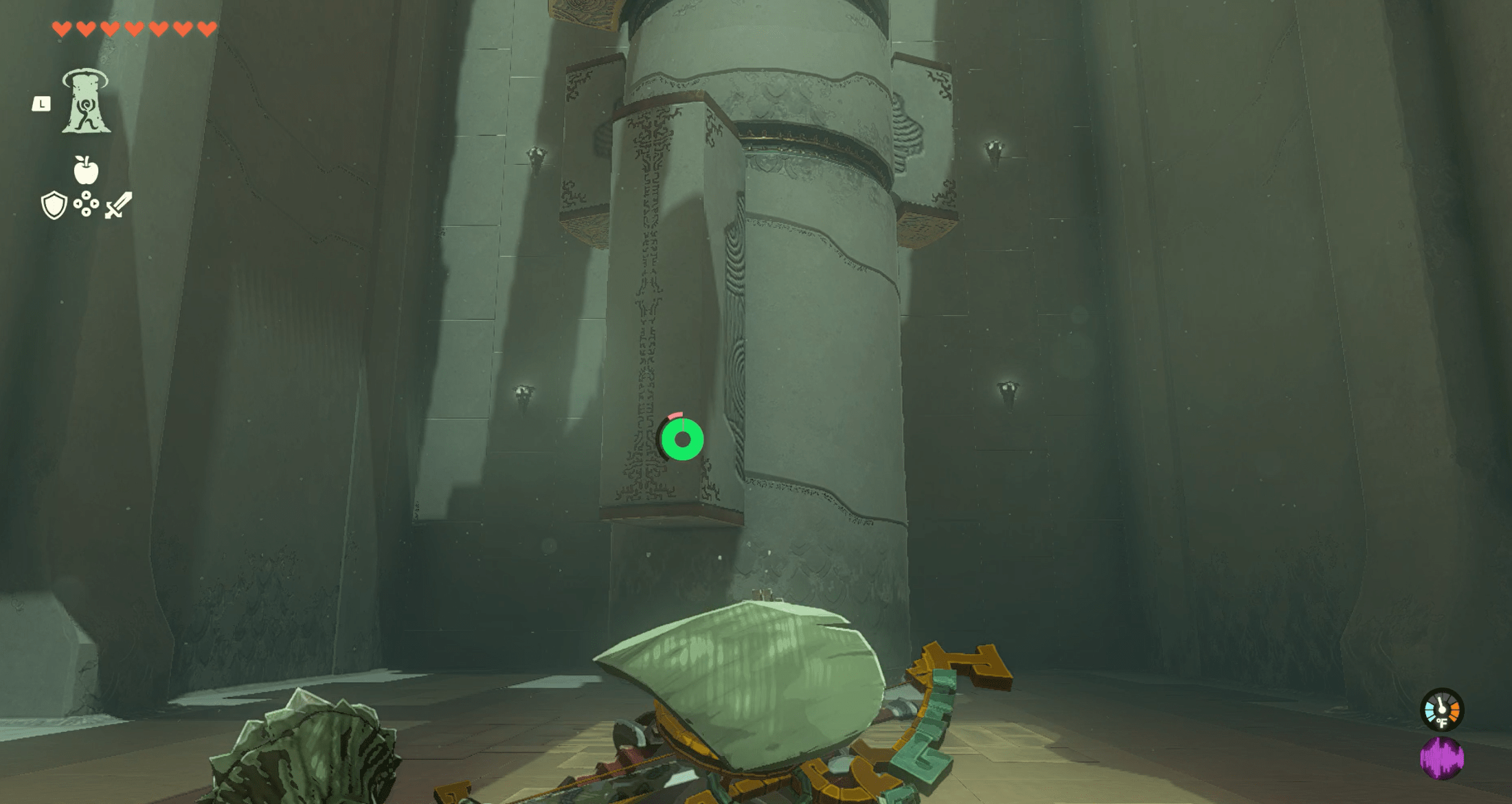Click the four-dot d-pad shortcut icon

86,204
